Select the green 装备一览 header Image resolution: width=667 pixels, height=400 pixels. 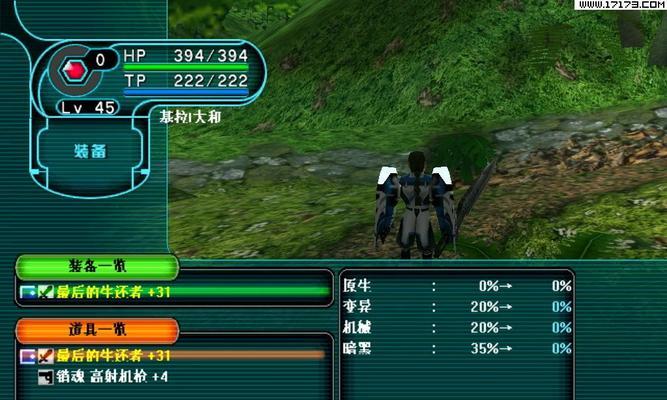[97, 267]
